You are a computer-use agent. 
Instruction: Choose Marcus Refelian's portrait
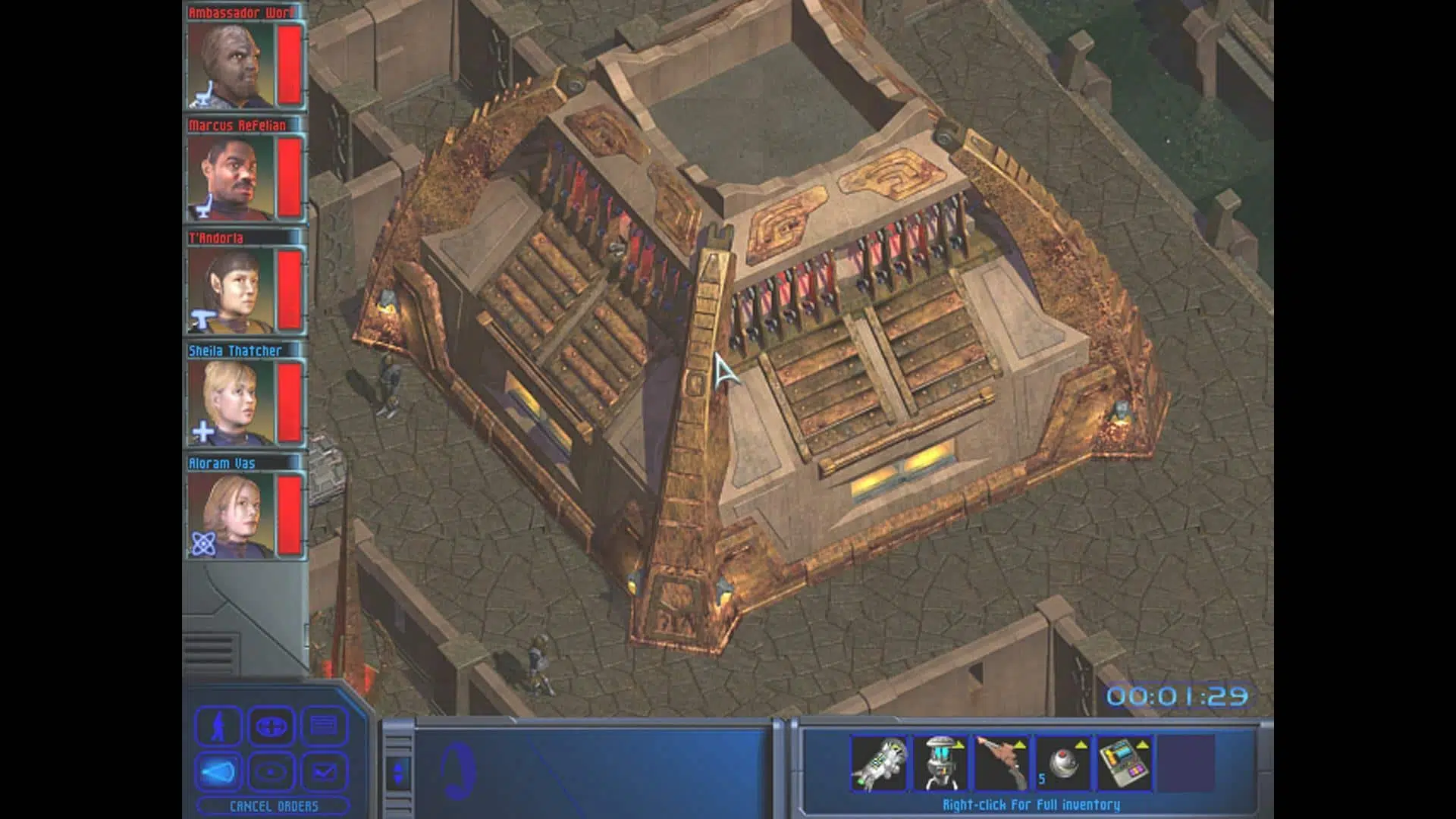[231, 177]
